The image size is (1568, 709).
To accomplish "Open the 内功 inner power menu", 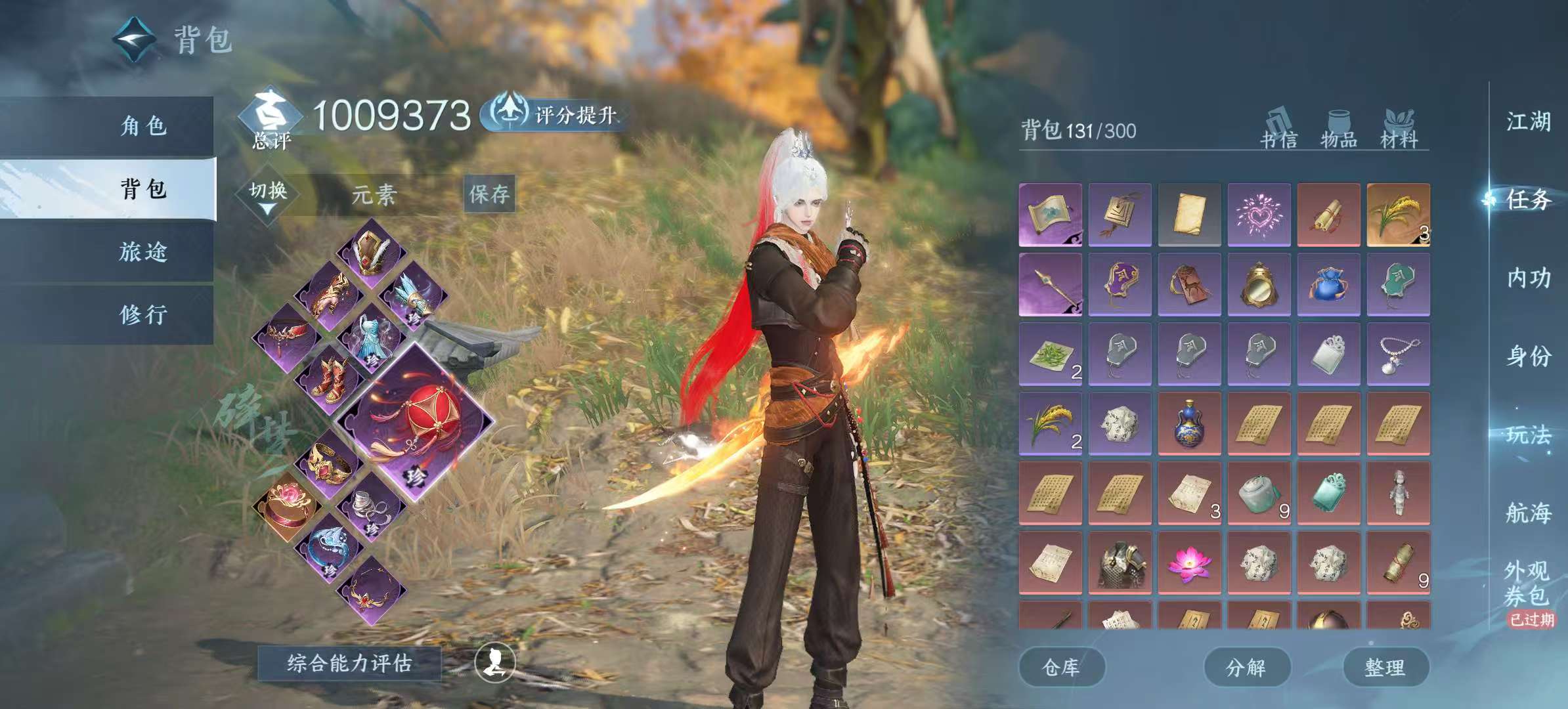I will 1528,278.
